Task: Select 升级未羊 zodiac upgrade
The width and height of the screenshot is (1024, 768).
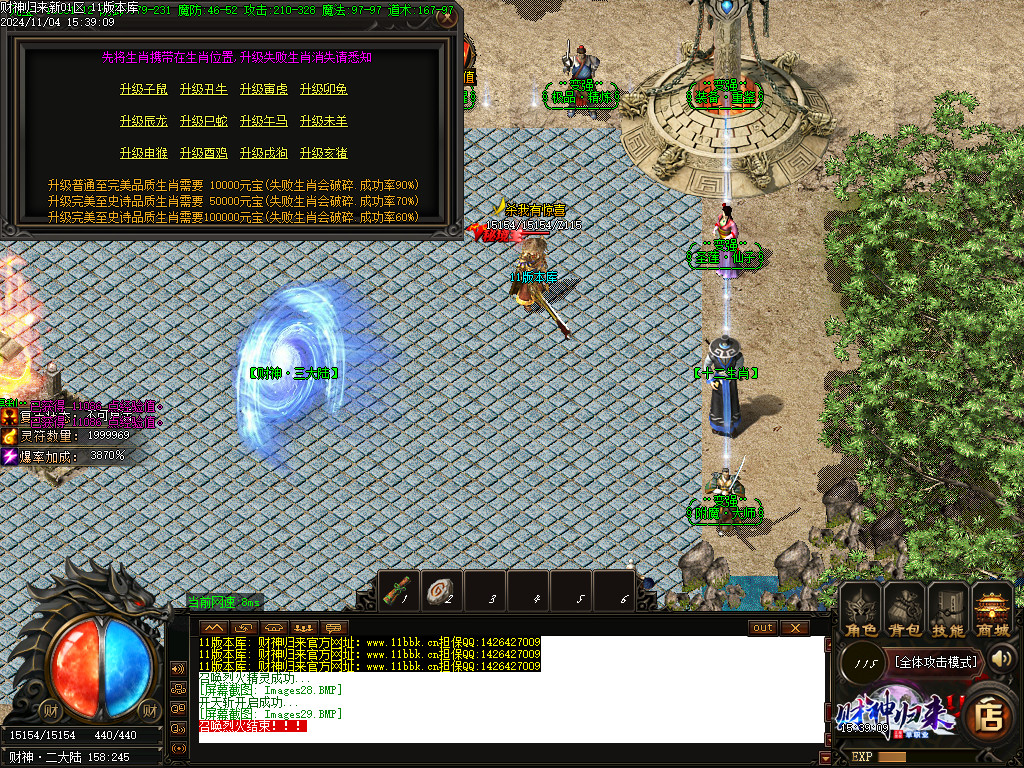Action: [324, 122]
